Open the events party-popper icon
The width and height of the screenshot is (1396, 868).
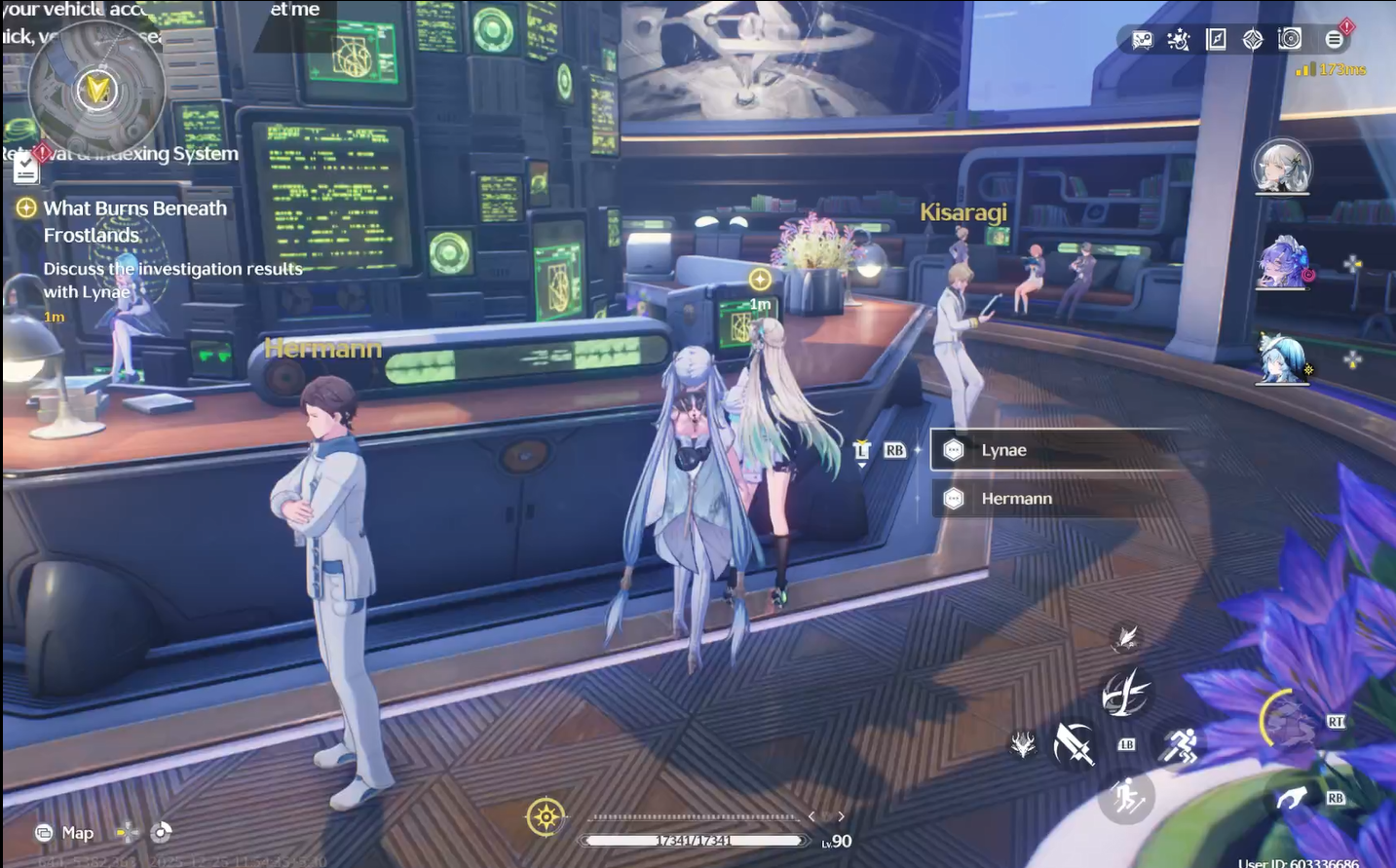[x=1179, y=40]
